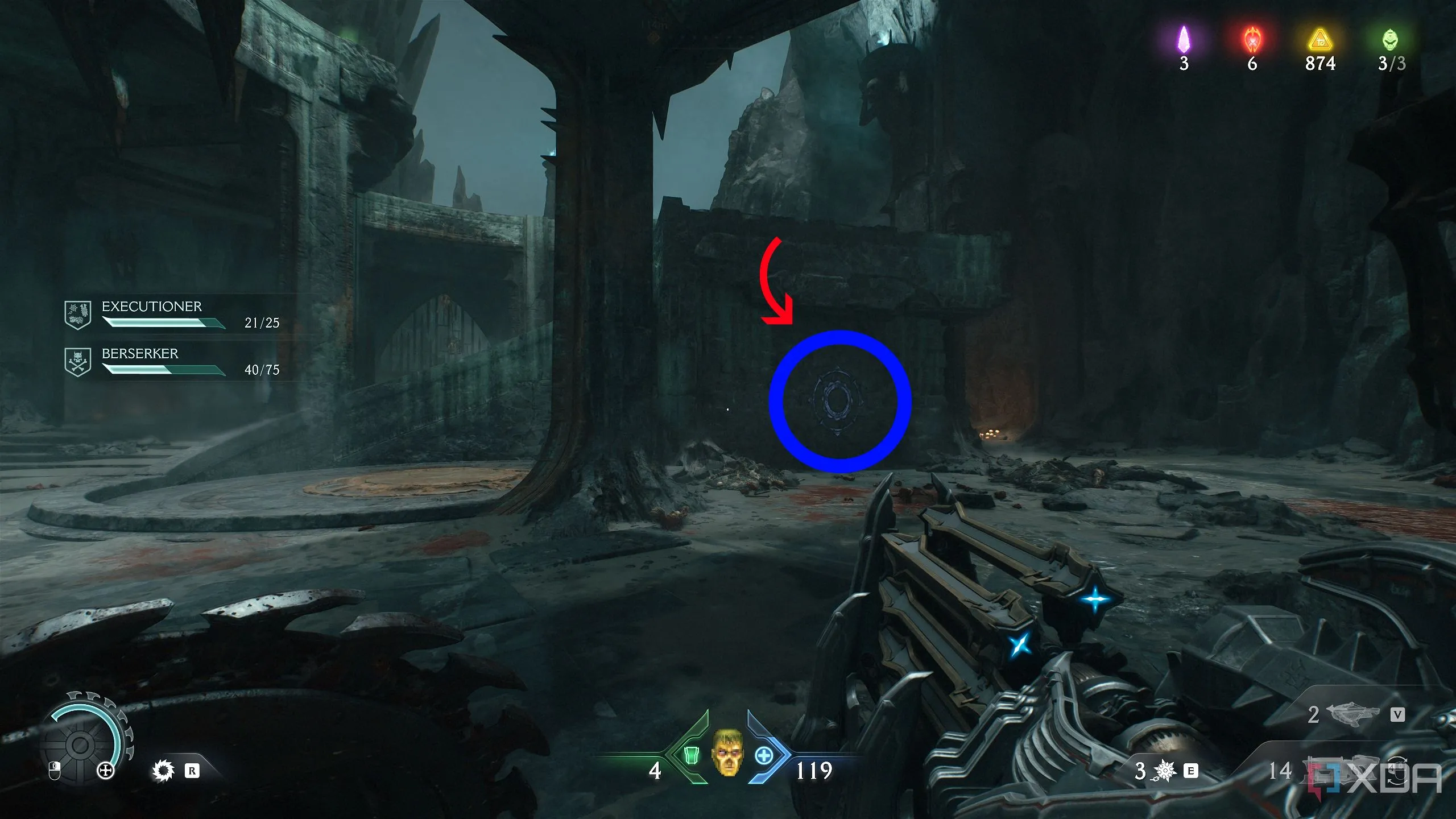
Task: Click the blue health cross icon
Action: (764, 756)
